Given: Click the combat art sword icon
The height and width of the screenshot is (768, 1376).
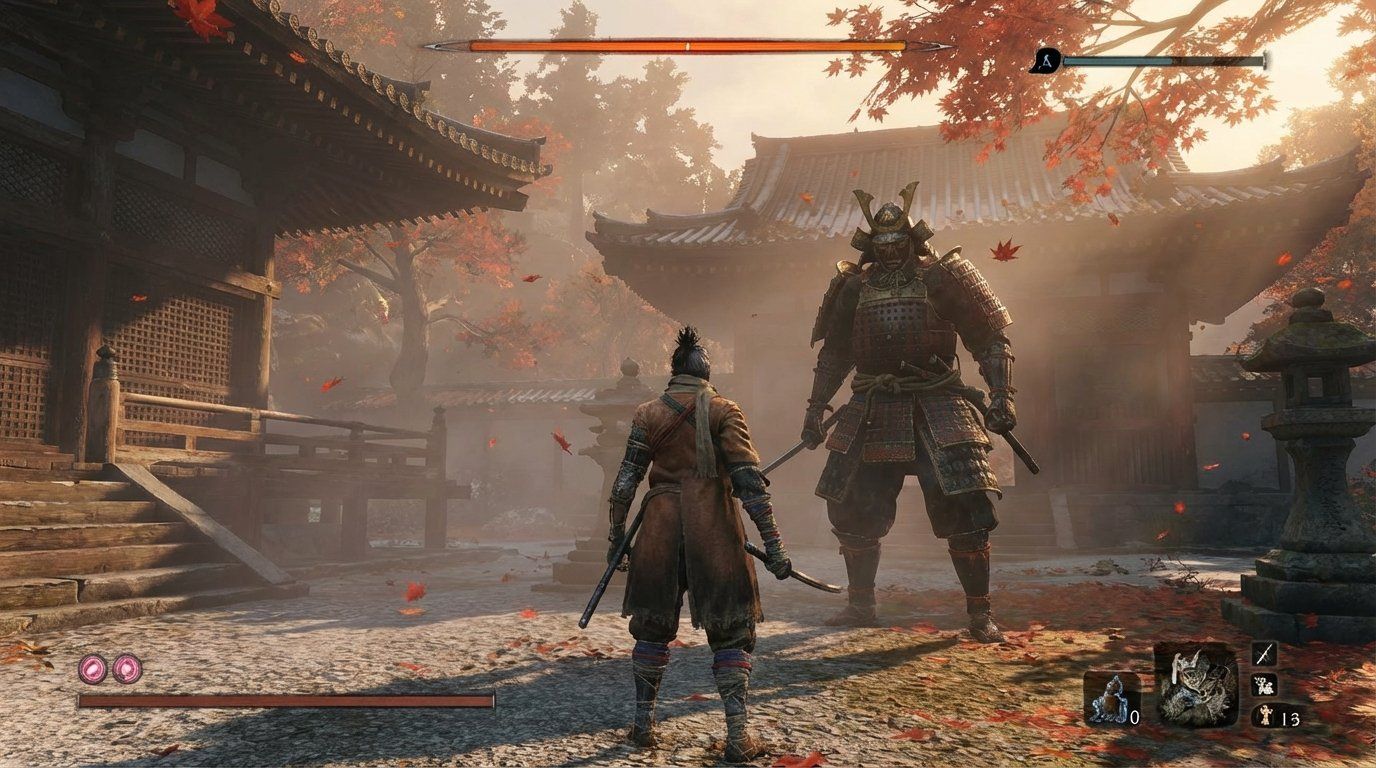Looking at the screenshot, I should (1265, 655).
